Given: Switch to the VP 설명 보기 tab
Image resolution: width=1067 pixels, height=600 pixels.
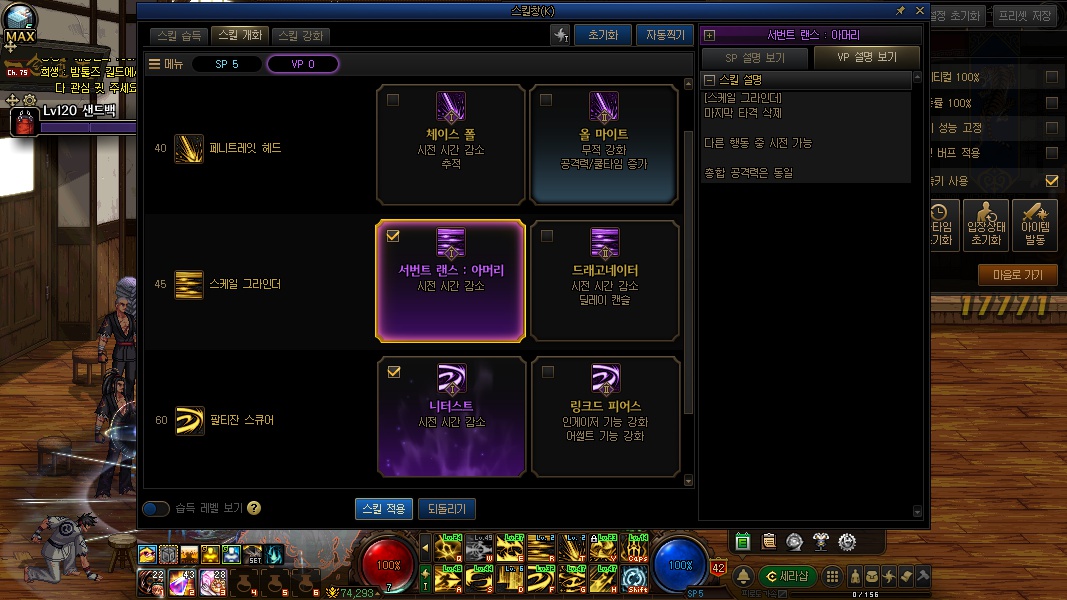Looking at the screenshot, I should tap(867, 58).
